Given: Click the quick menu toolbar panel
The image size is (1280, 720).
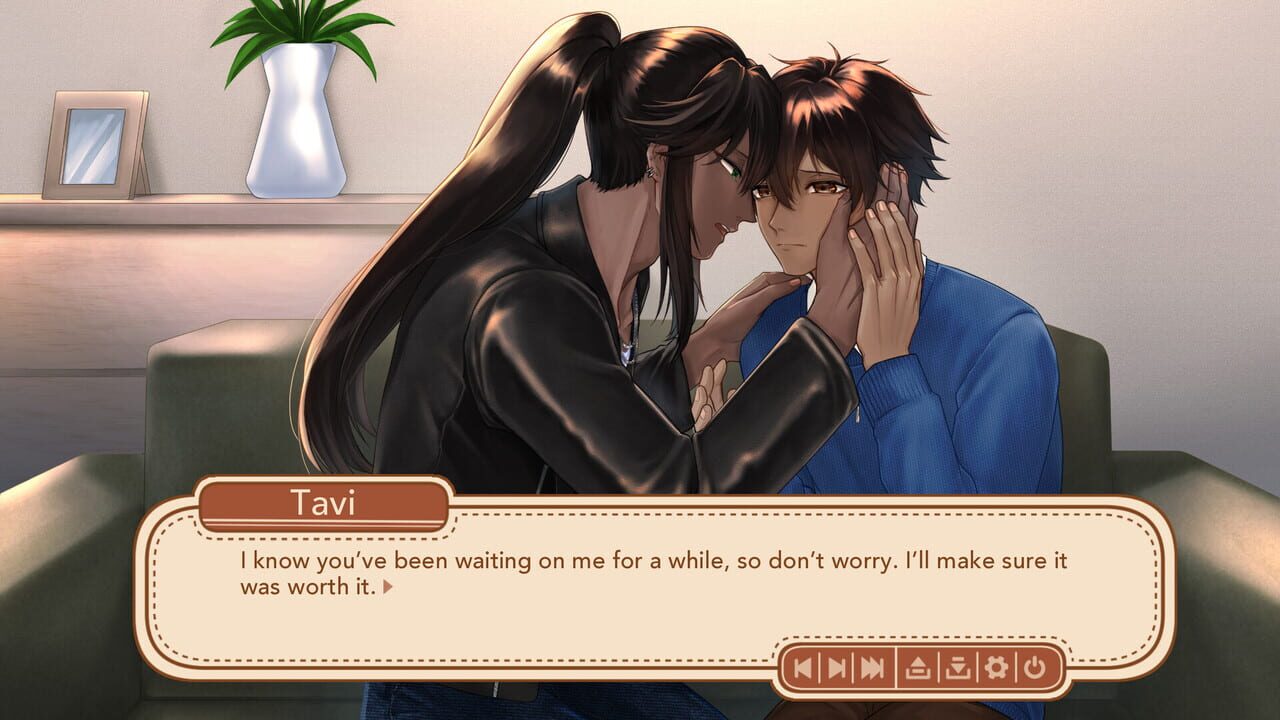Looking at the screenshot, I should (920, 666).
